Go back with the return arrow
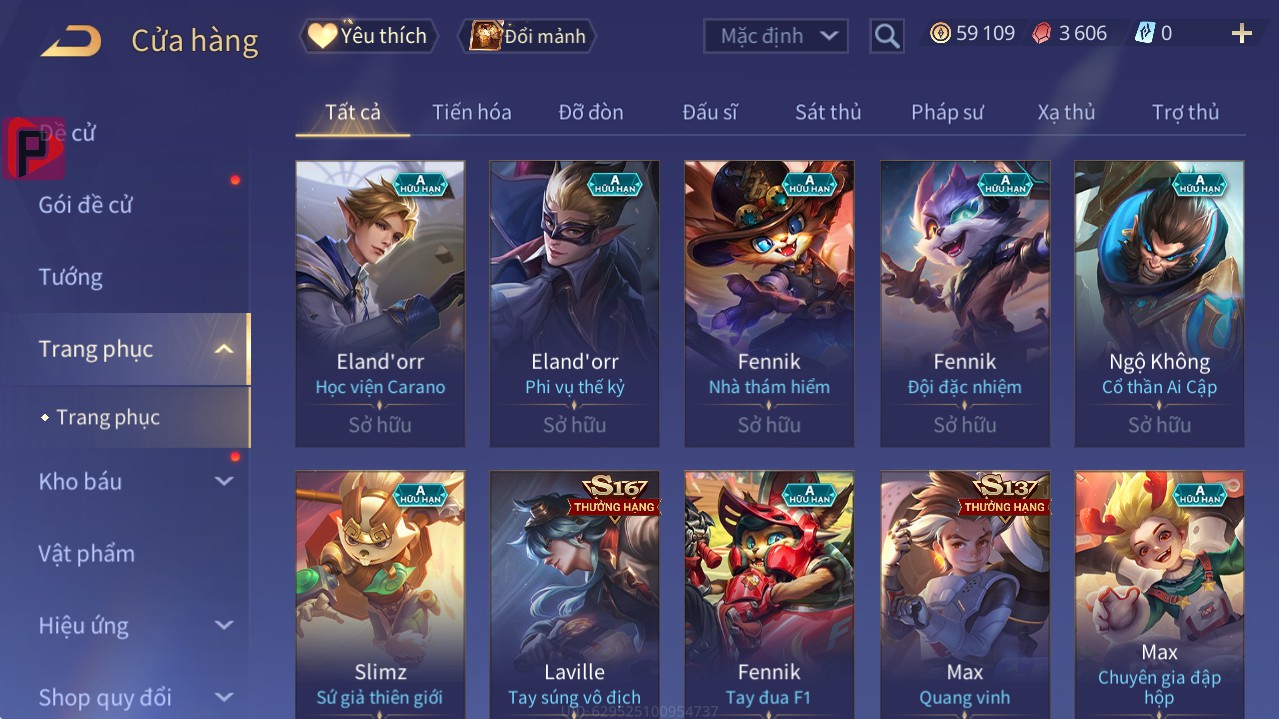This screenshot has height=719, width=1279. point(71,41)
